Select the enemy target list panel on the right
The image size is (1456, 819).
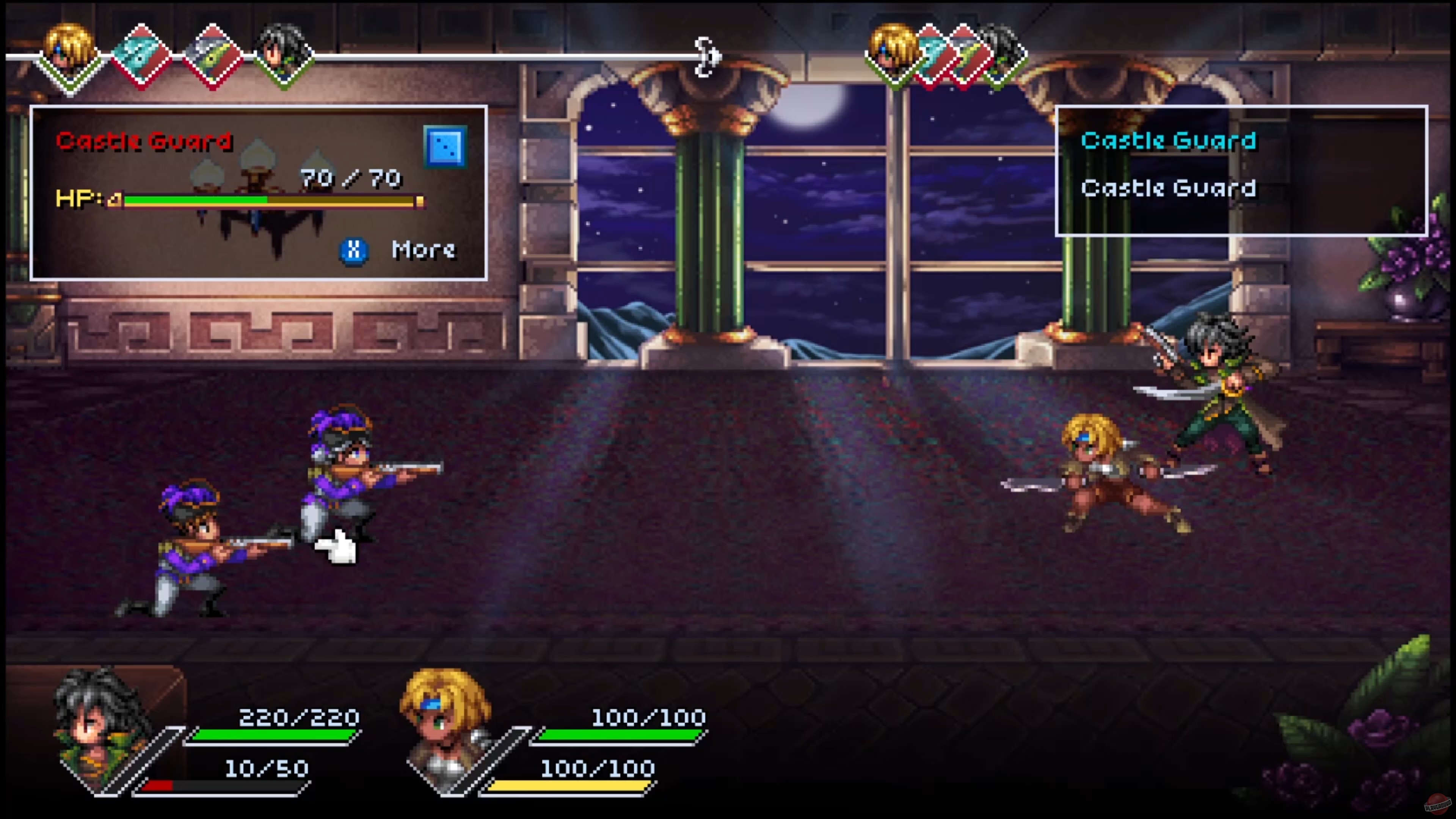point(1241,169)
